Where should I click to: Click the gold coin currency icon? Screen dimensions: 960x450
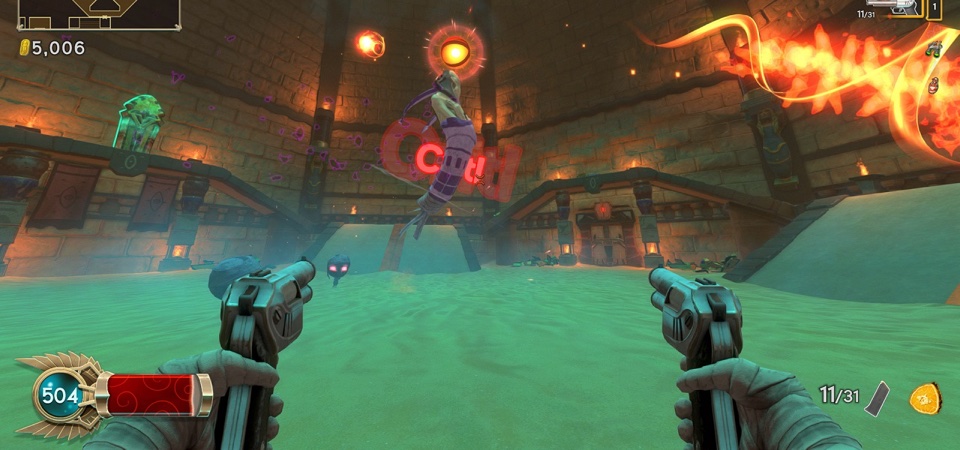[x=24, y=47]
